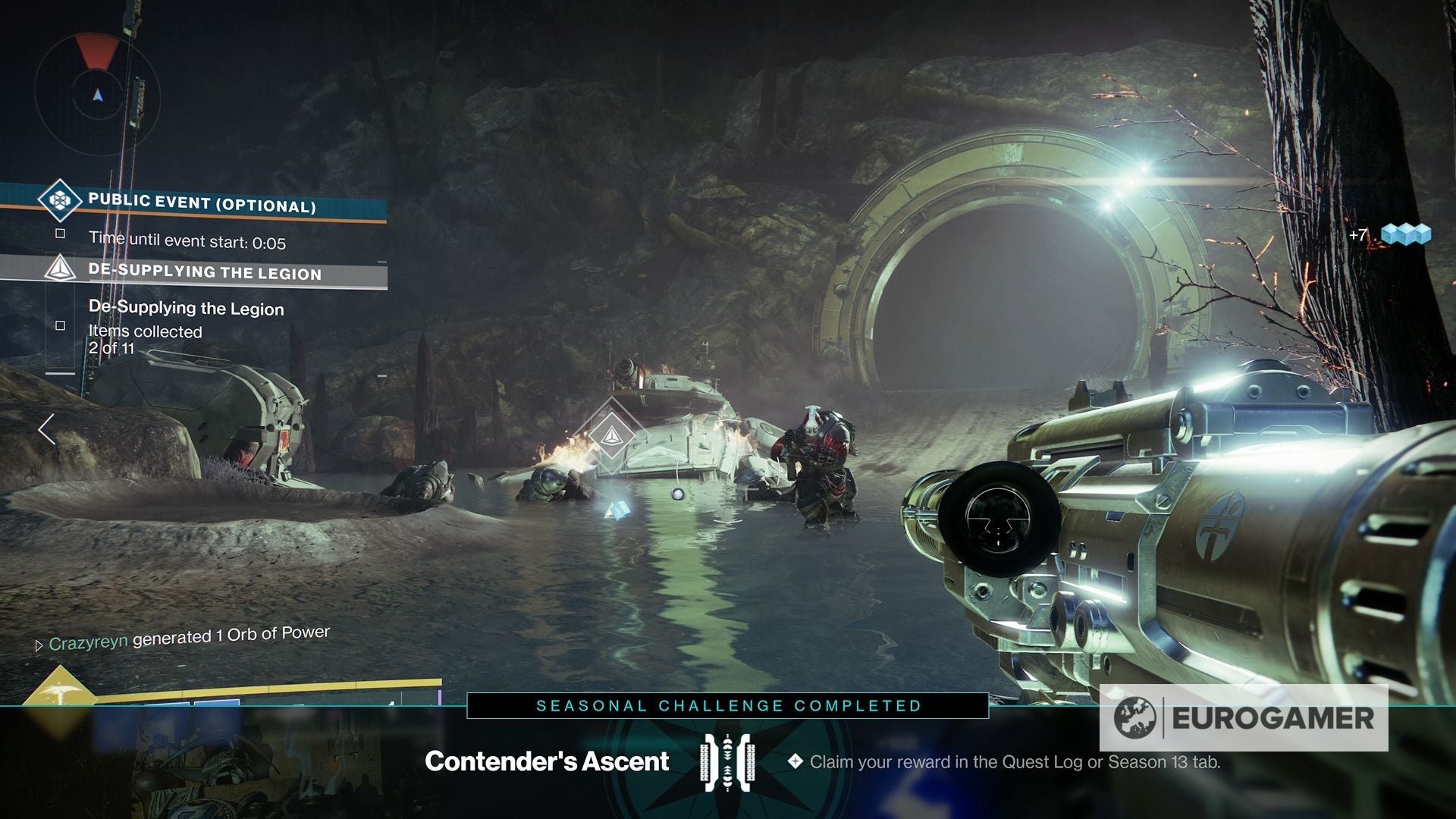Tick the 'Items collected 2 of 11' checkbox
Screen dimensions: 1456x819
click(x=59, y=325)
